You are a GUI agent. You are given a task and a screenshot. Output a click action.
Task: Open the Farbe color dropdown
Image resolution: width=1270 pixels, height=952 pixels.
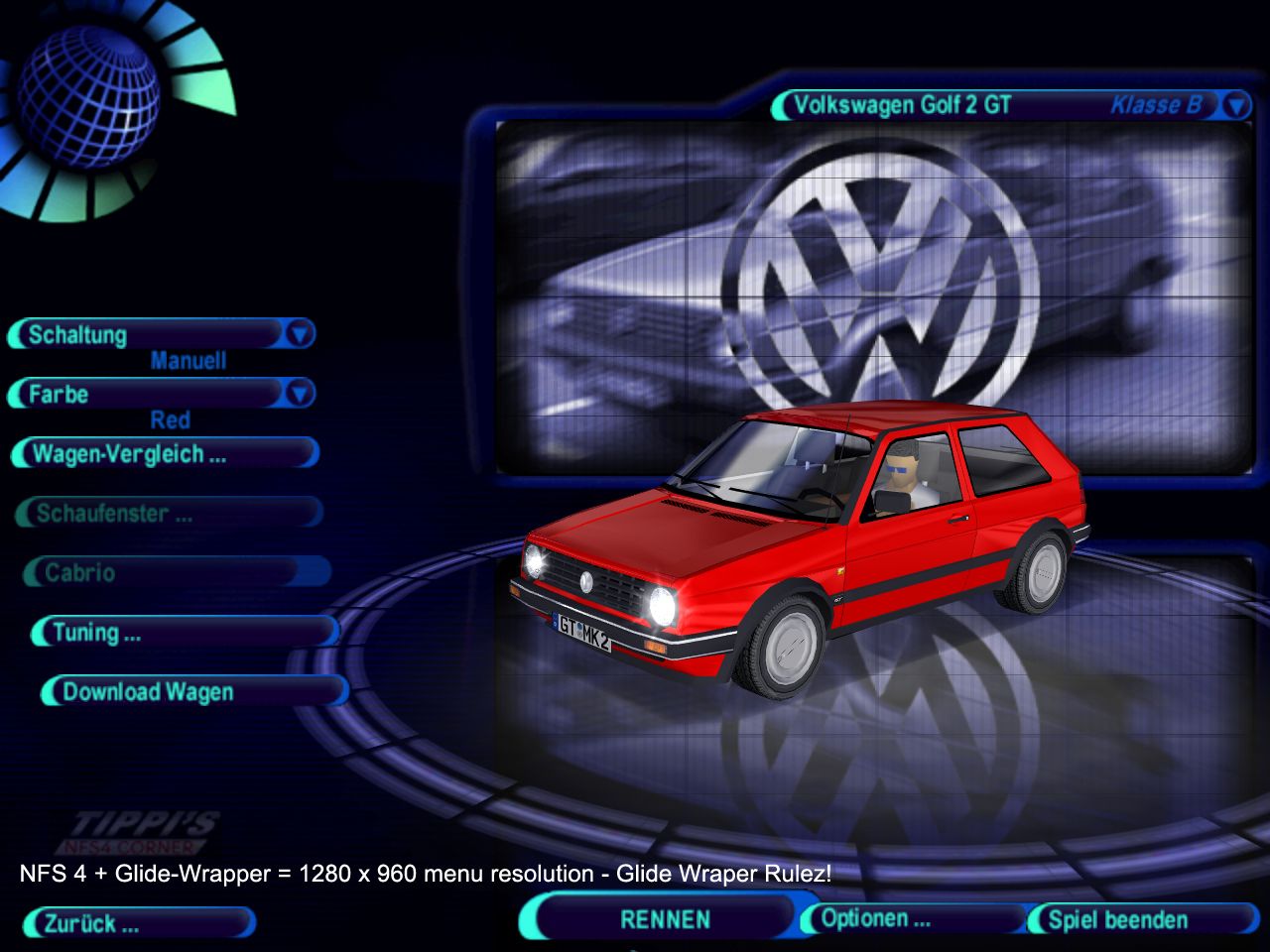click(x=299, y=395)
